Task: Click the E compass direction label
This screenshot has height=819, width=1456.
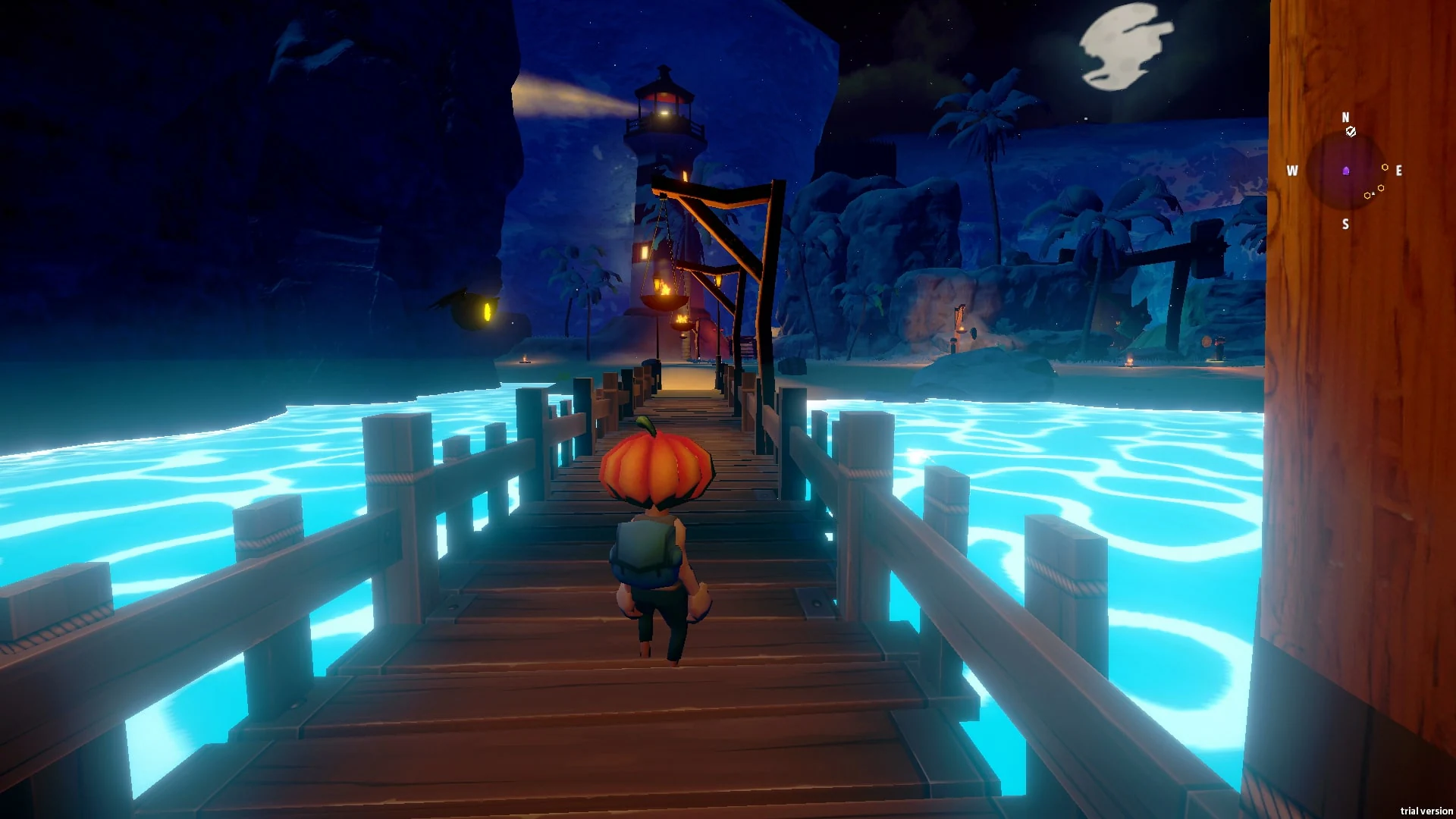Action: pos(1399,171)
